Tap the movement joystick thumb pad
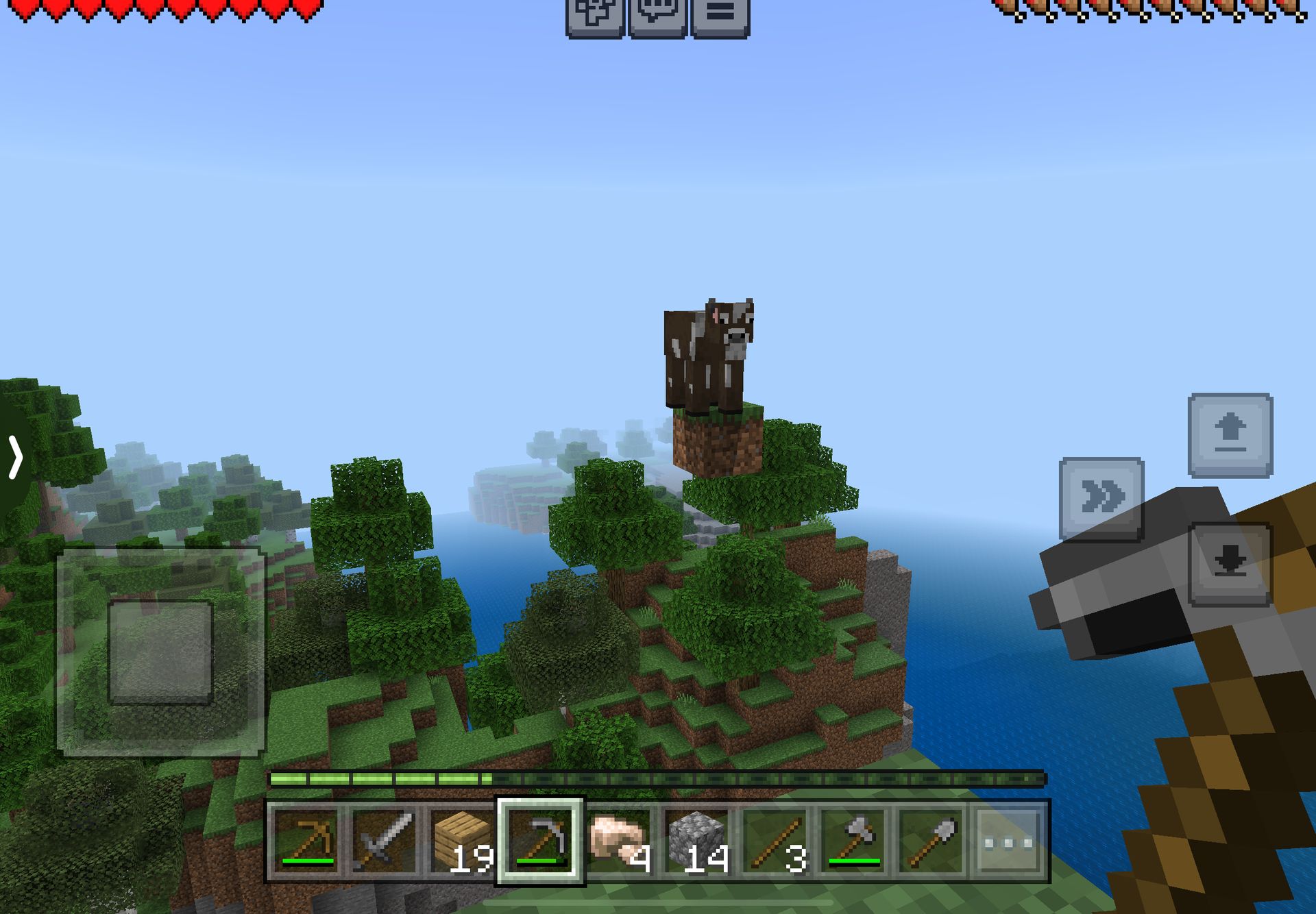The height and width of the screenshot is (914, 1316). click(x=161, y=652)
